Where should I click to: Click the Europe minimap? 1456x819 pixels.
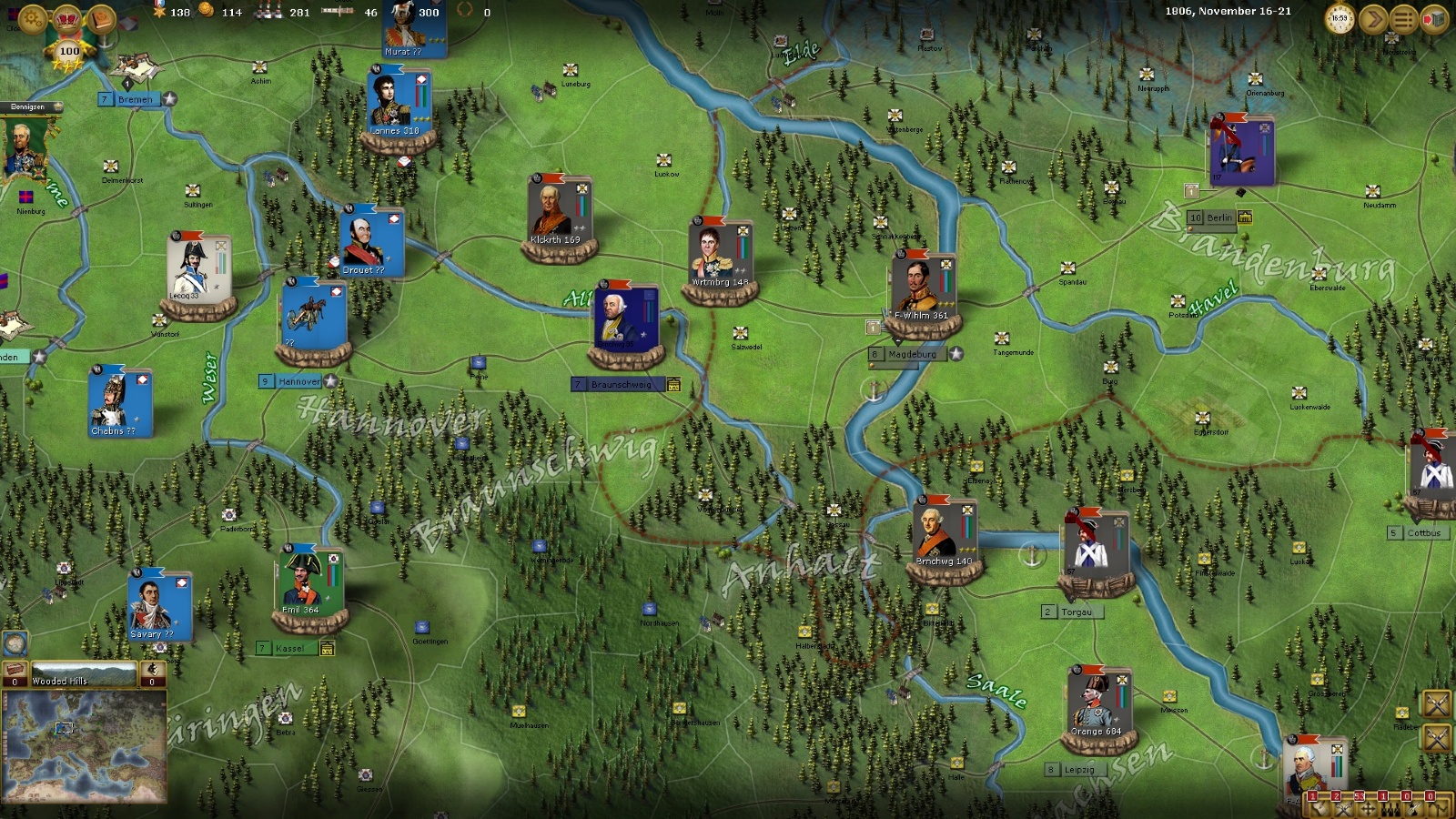[x=85, y=745]
